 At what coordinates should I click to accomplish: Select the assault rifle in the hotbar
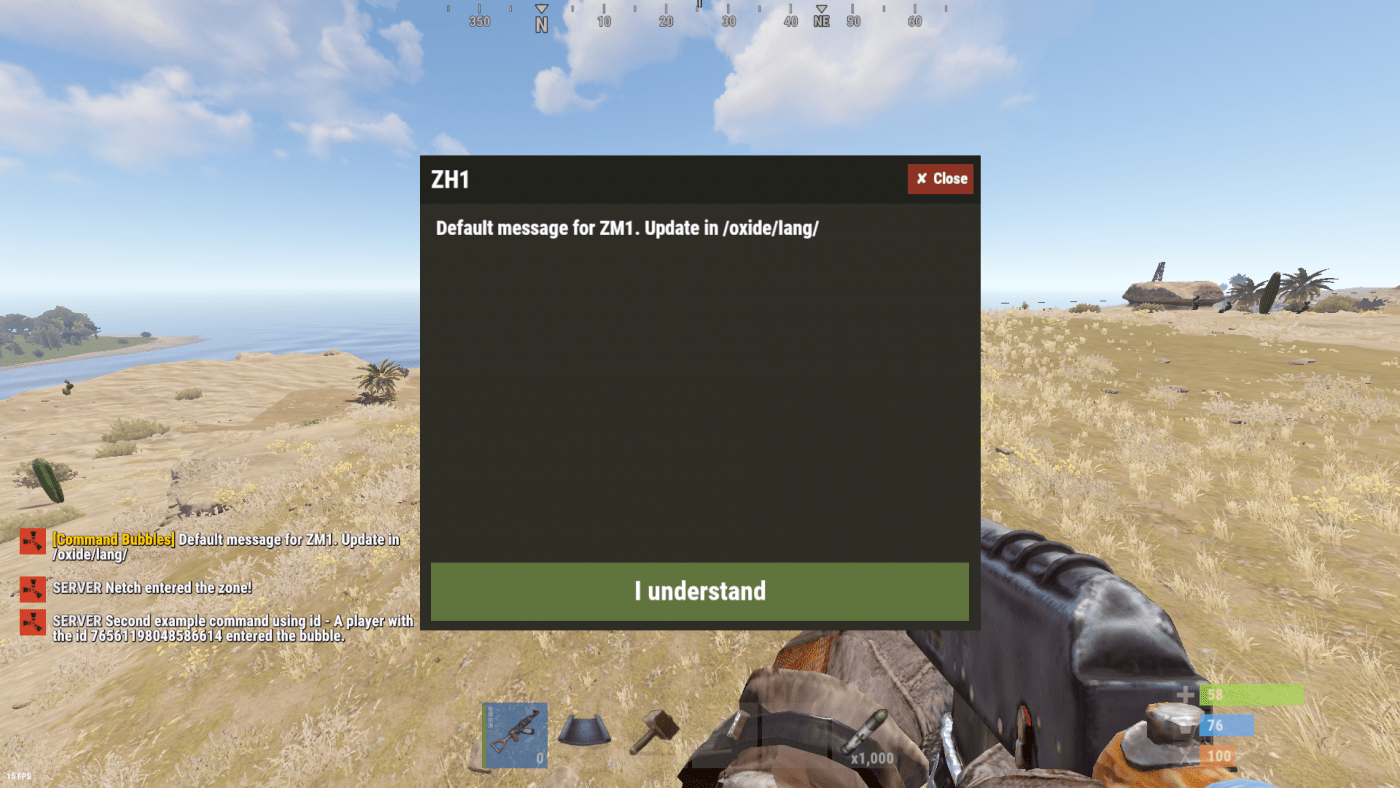coord(514,735)
